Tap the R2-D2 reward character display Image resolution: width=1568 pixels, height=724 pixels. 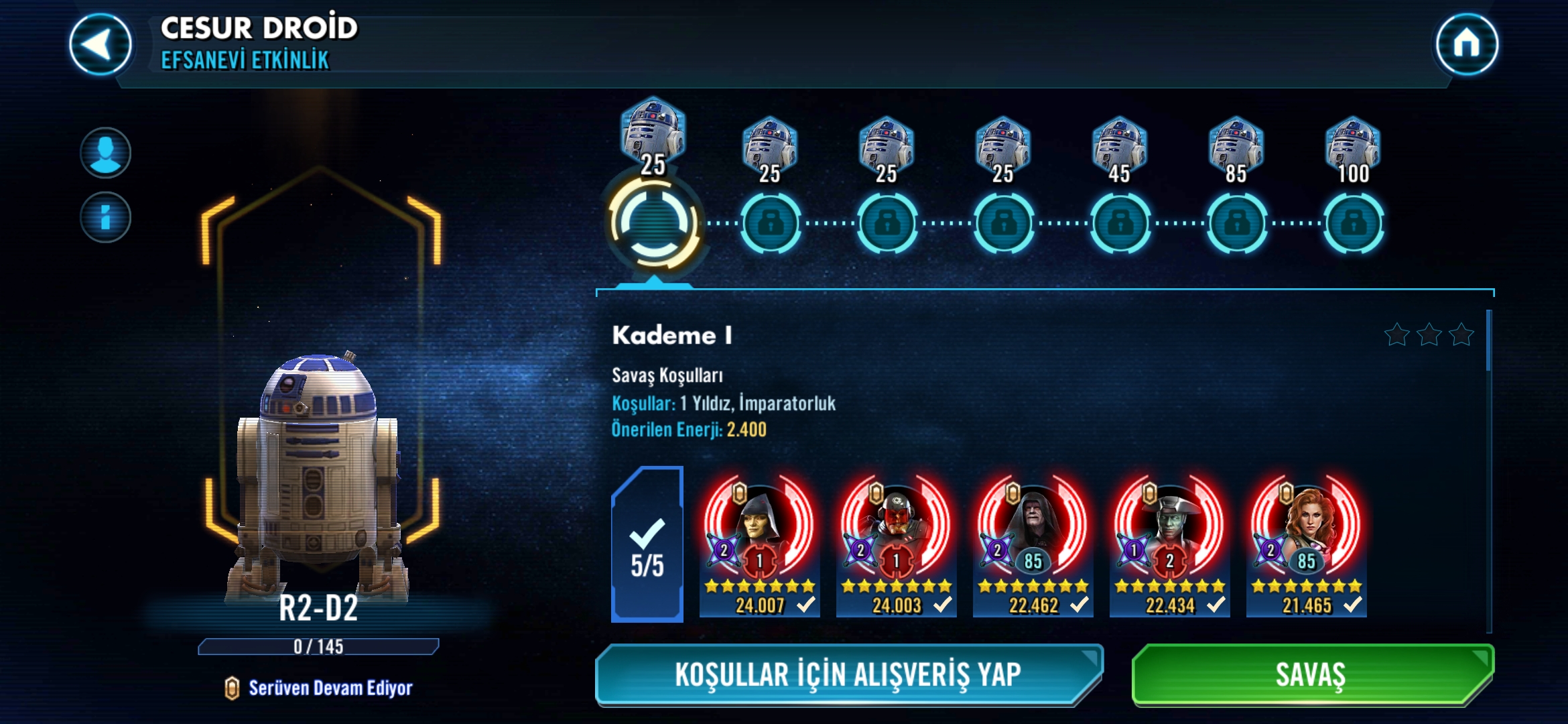tap(320, 469)
